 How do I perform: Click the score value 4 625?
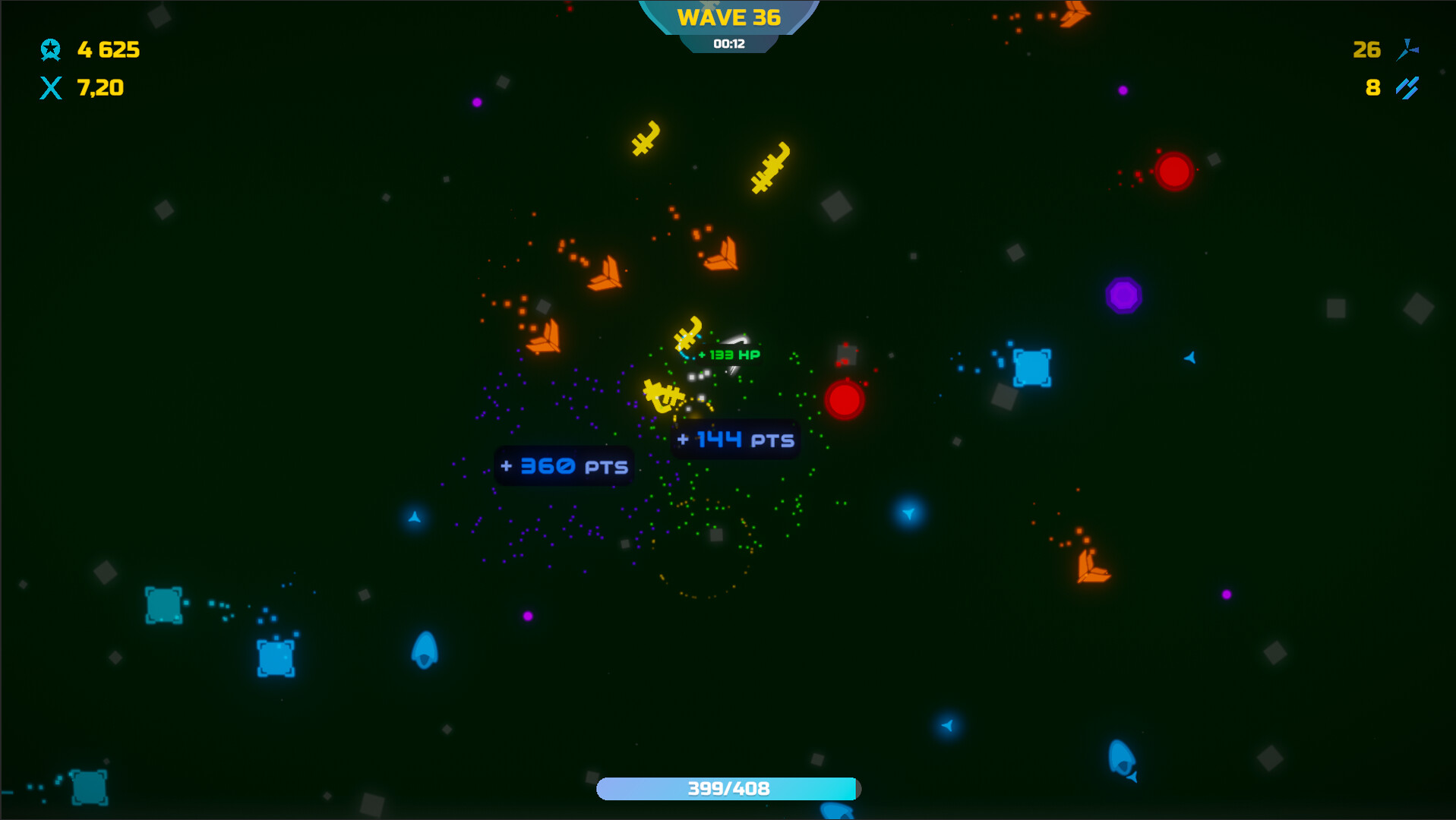click(x=107, y=50)
